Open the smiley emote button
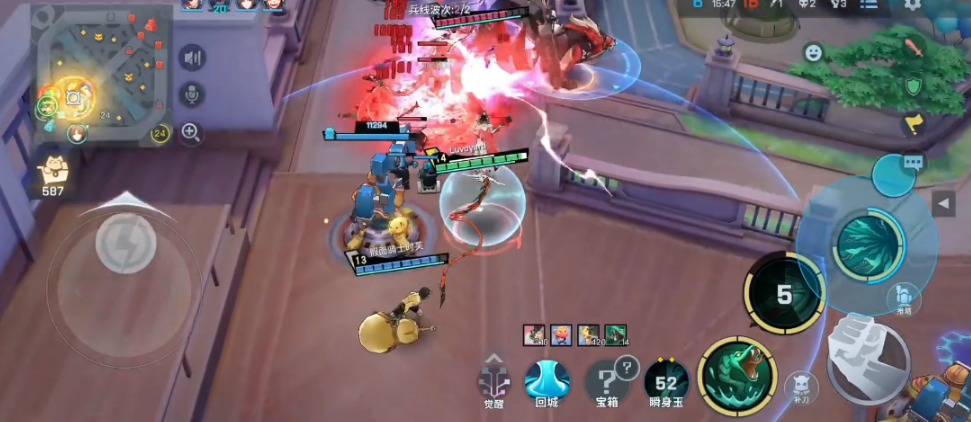Viewport: 971px width, 422px height. pos(814,51)
